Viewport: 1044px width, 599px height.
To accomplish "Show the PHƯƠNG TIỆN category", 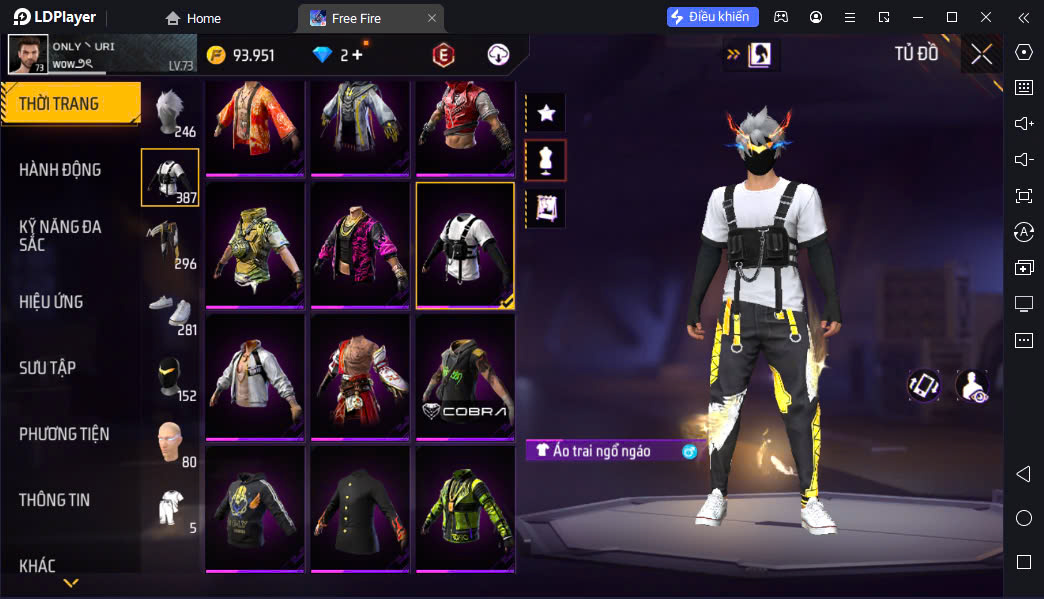I will pyautogui.click(x=64, y=434).
